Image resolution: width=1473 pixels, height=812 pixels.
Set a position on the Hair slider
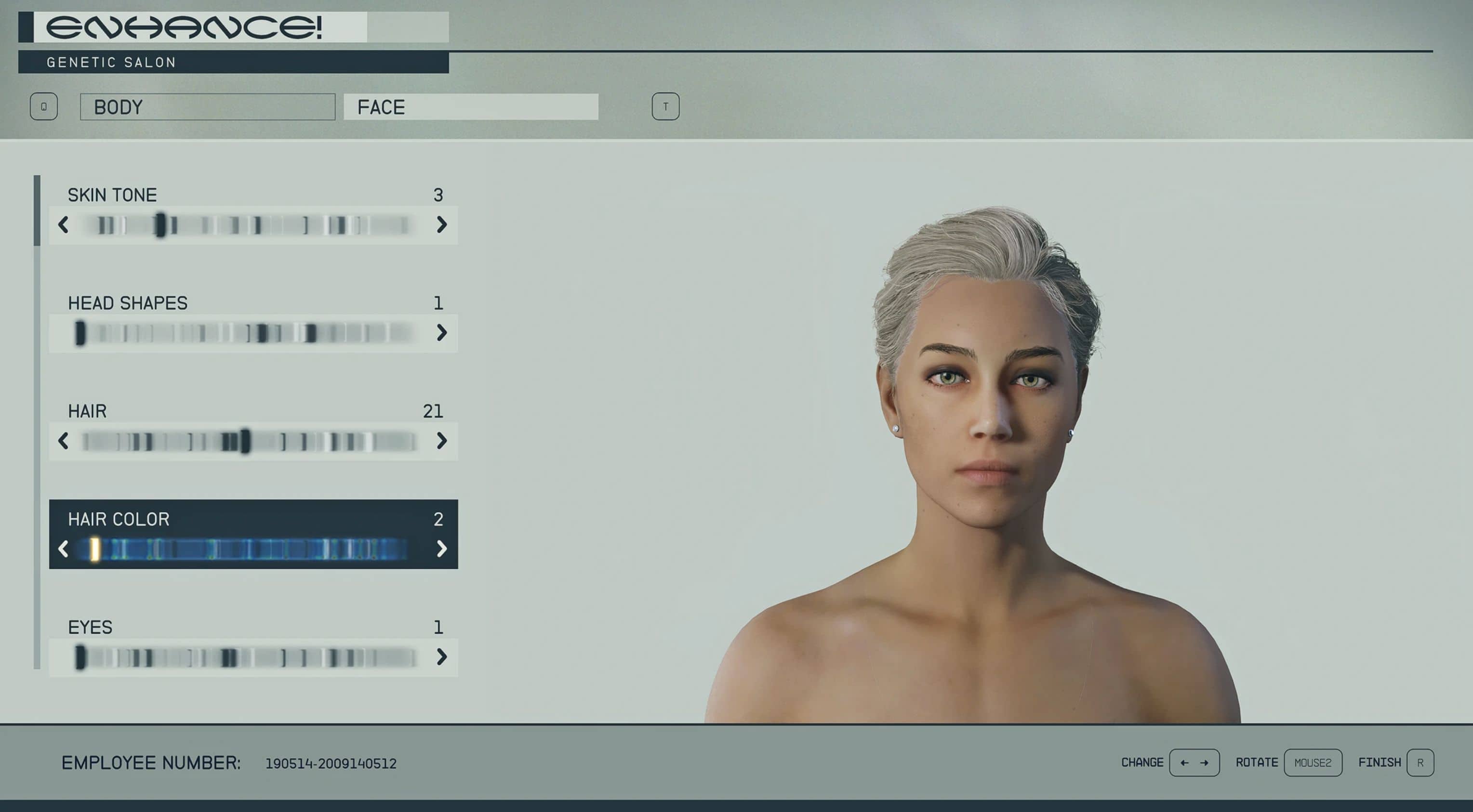[252, 441]
